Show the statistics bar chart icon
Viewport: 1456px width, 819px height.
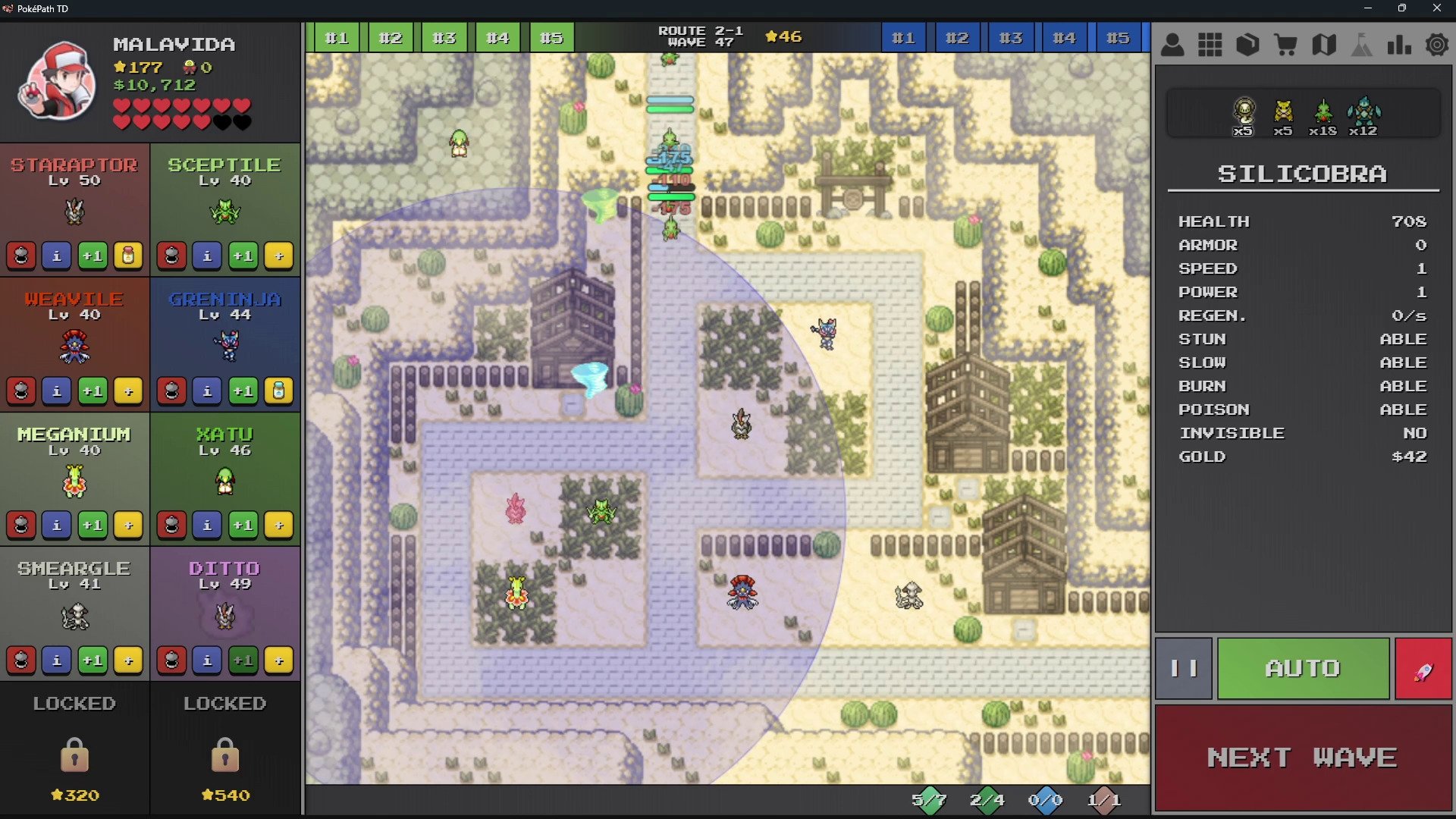pyautogui.click(x=1398, y=45)
